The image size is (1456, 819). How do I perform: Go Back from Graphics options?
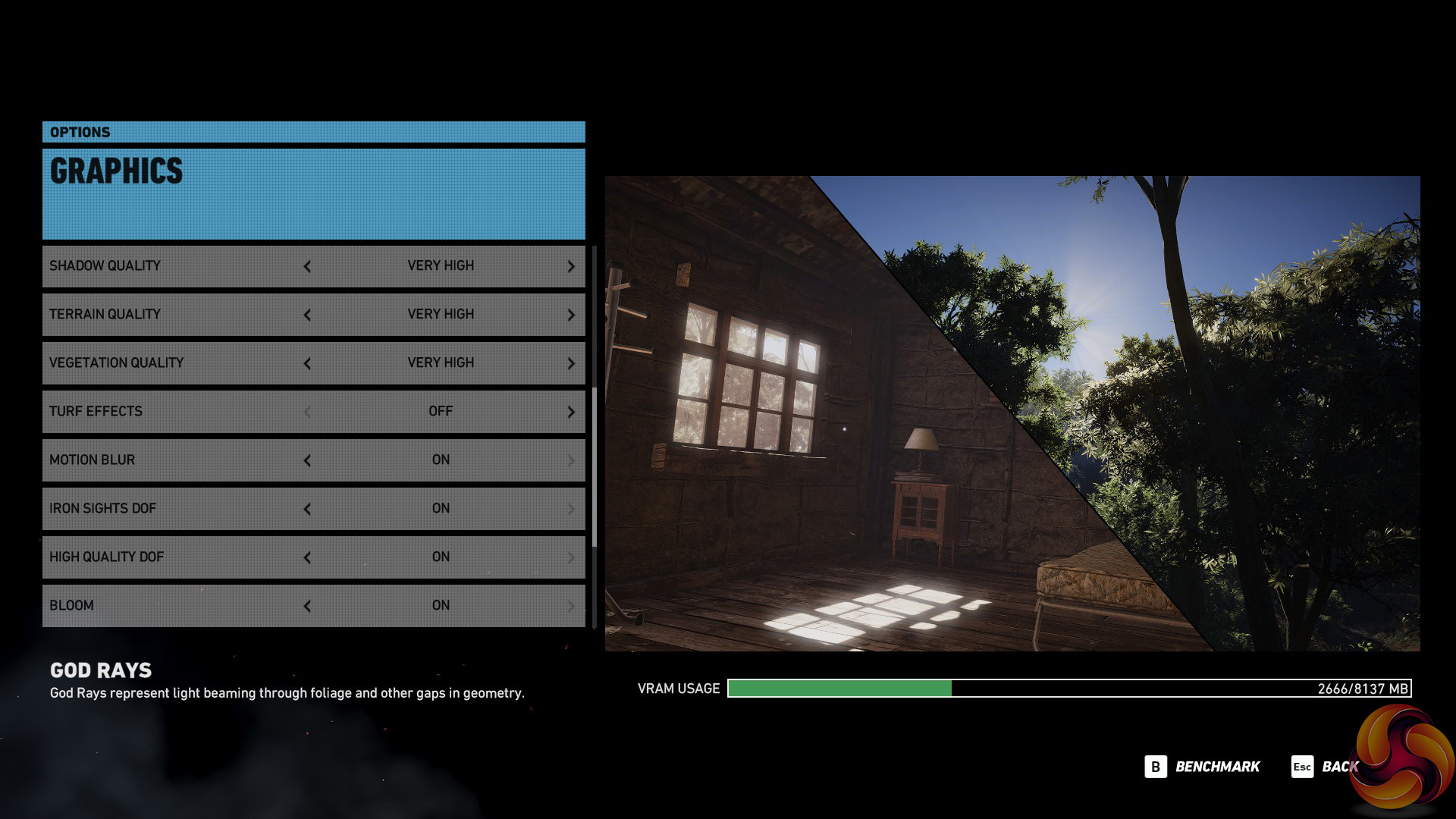click(1326, 767)
